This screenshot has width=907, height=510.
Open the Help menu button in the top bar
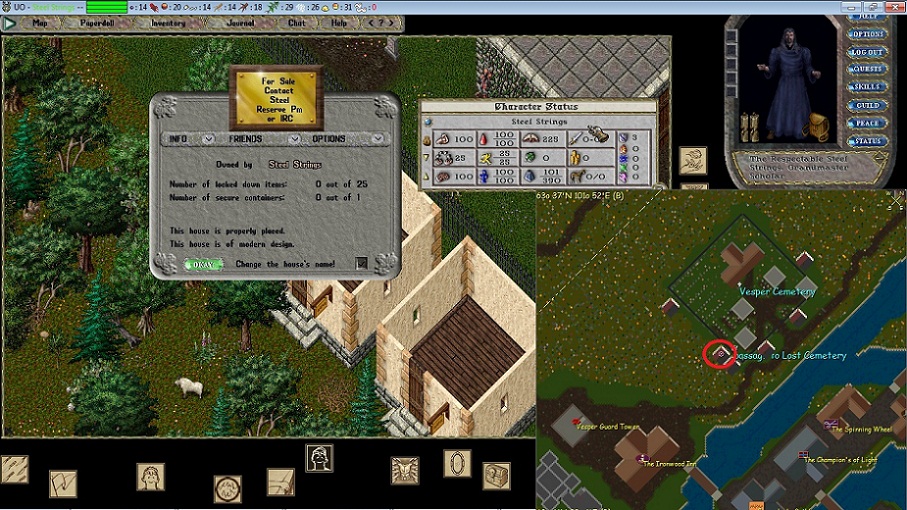point(340,22)
